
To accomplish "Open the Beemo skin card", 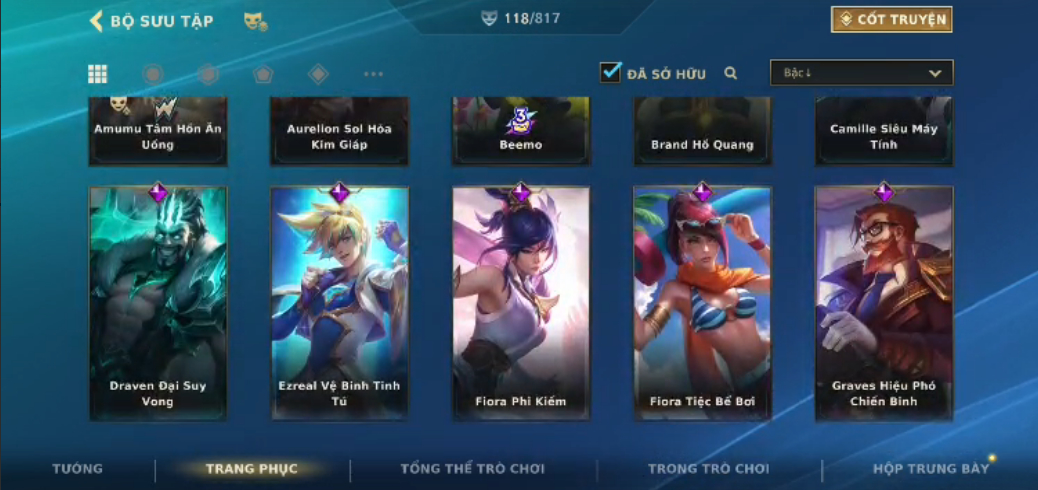I will coord(521,132).
